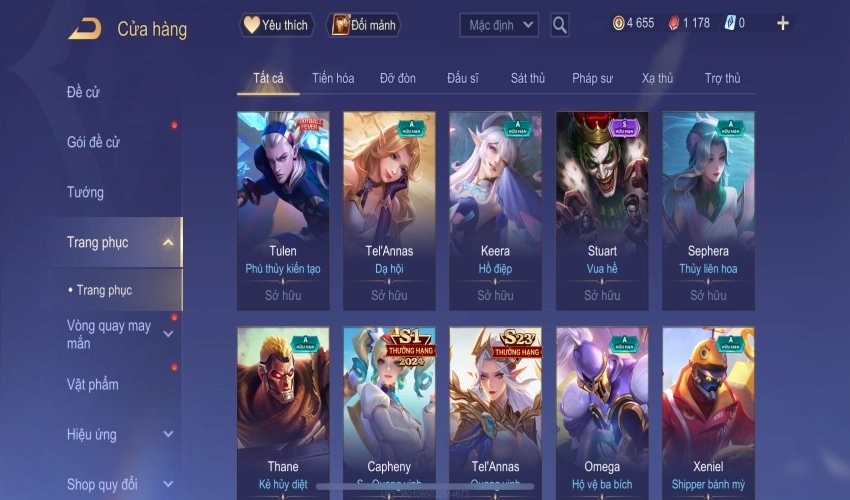Open the Yêu thích favorites list

pyautogui.click(x=277, y=25)
